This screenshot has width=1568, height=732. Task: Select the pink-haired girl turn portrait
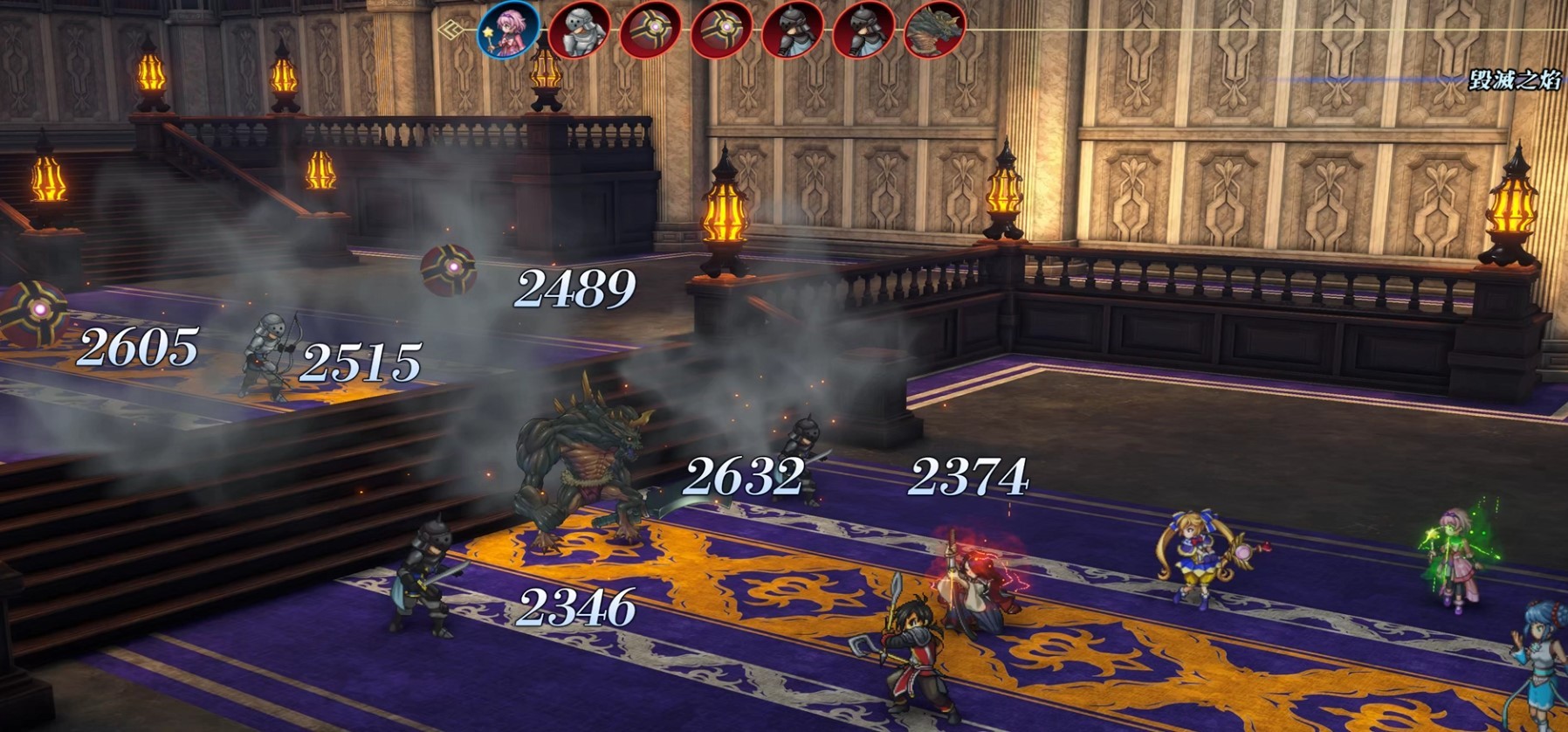click(x=508, y=31)
